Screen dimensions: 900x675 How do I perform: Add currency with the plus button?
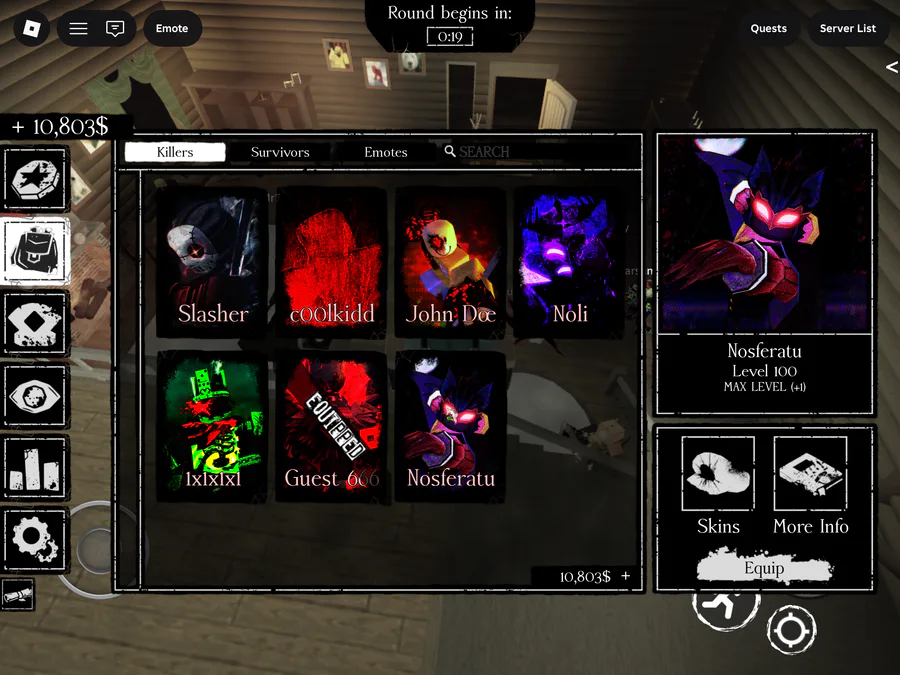[626, 576]
